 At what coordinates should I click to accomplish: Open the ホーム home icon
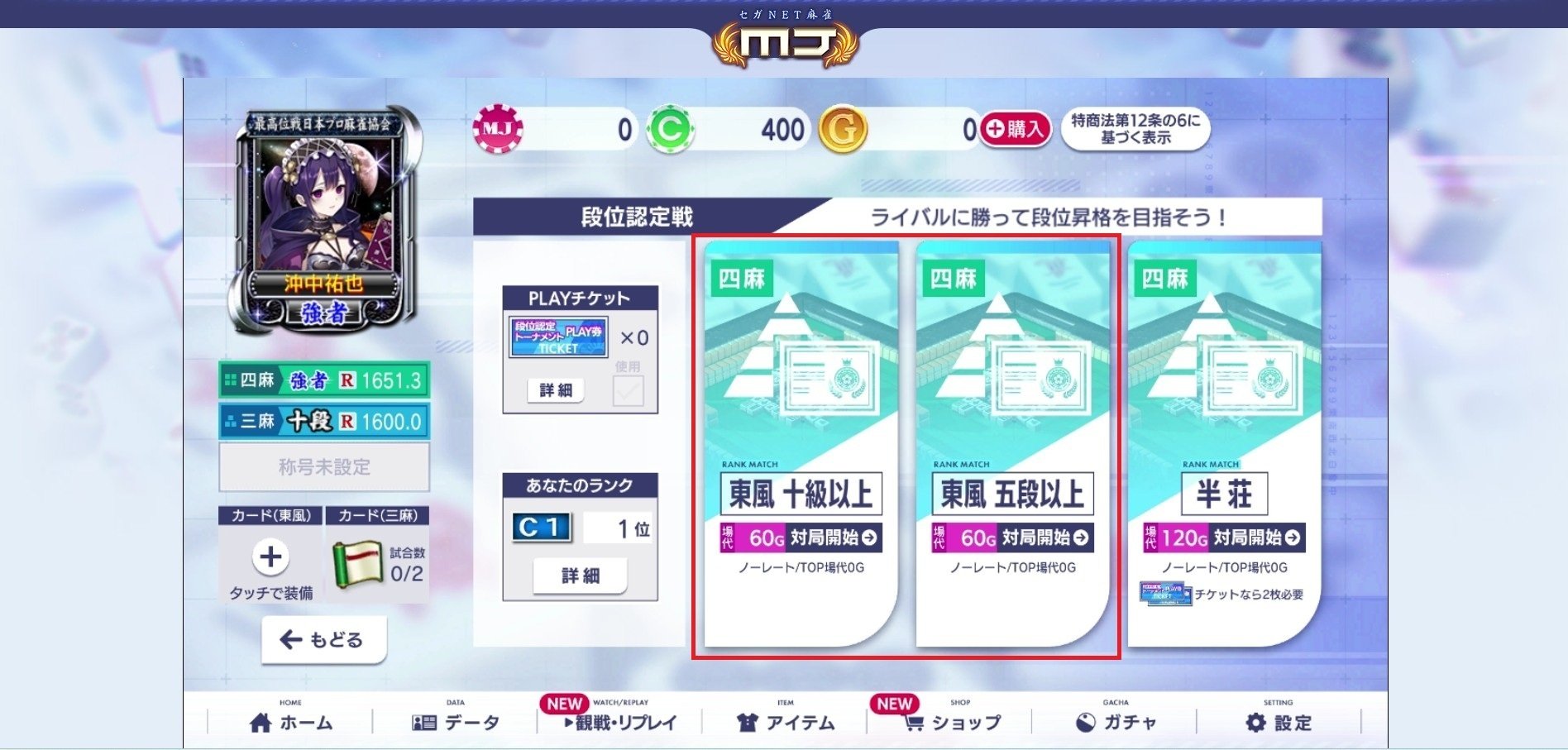pos(261,720)
